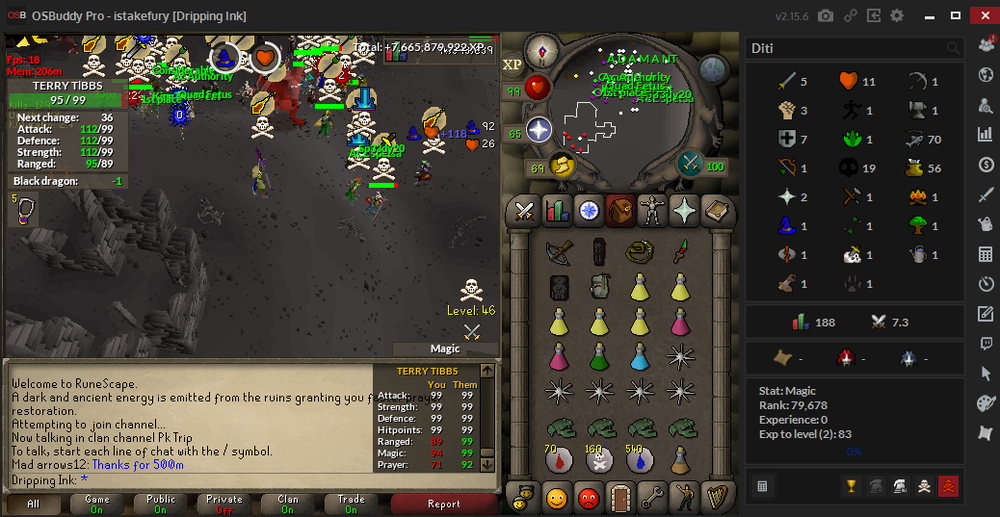Click the special attack orb

point(689,163)
